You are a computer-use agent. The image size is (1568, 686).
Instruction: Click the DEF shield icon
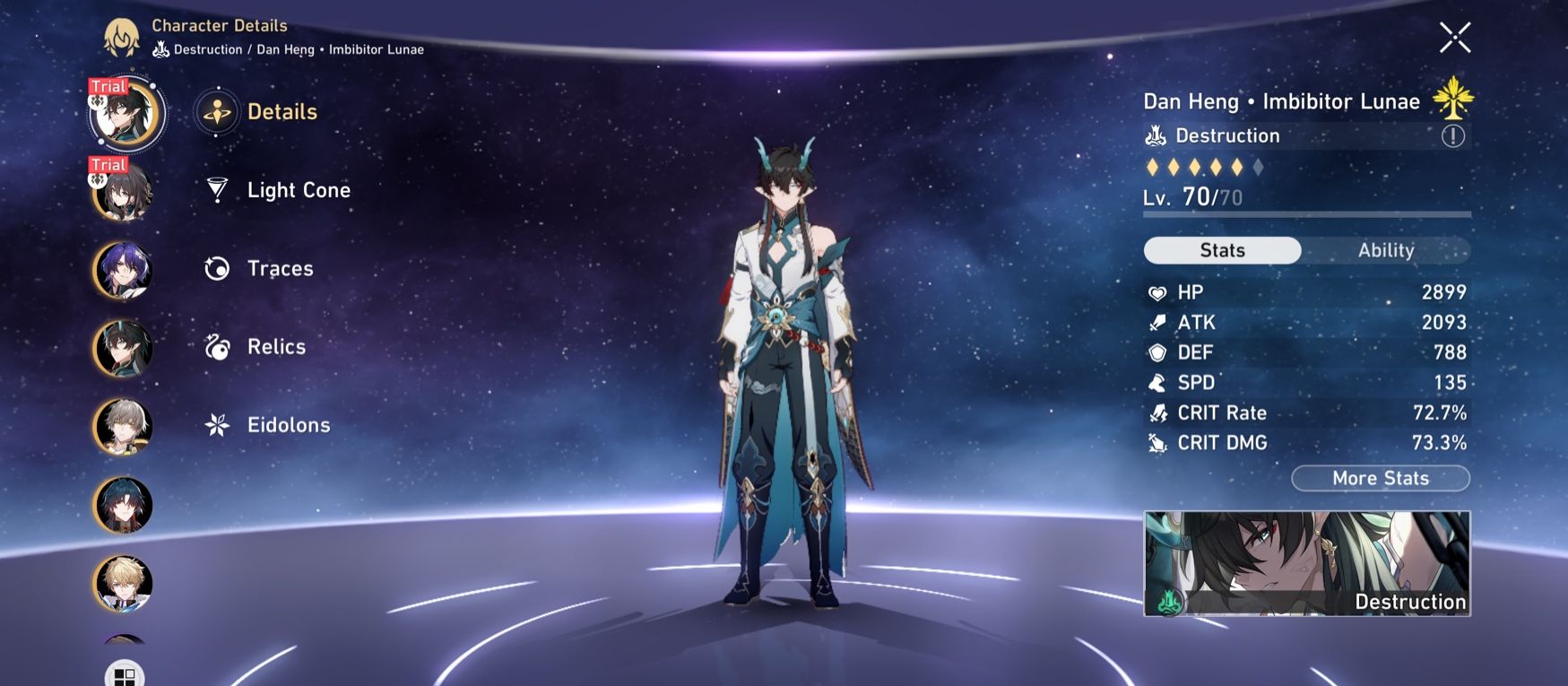pos(1157,352)
